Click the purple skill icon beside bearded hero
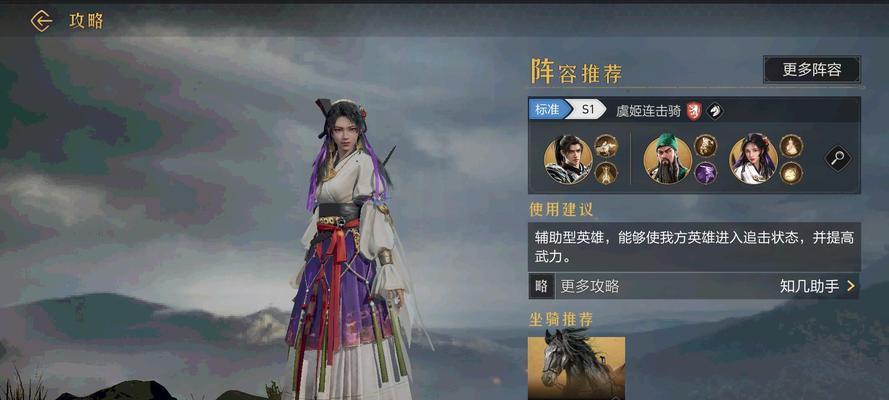This screenshot has height=400, width=889. tap(706, 172)
